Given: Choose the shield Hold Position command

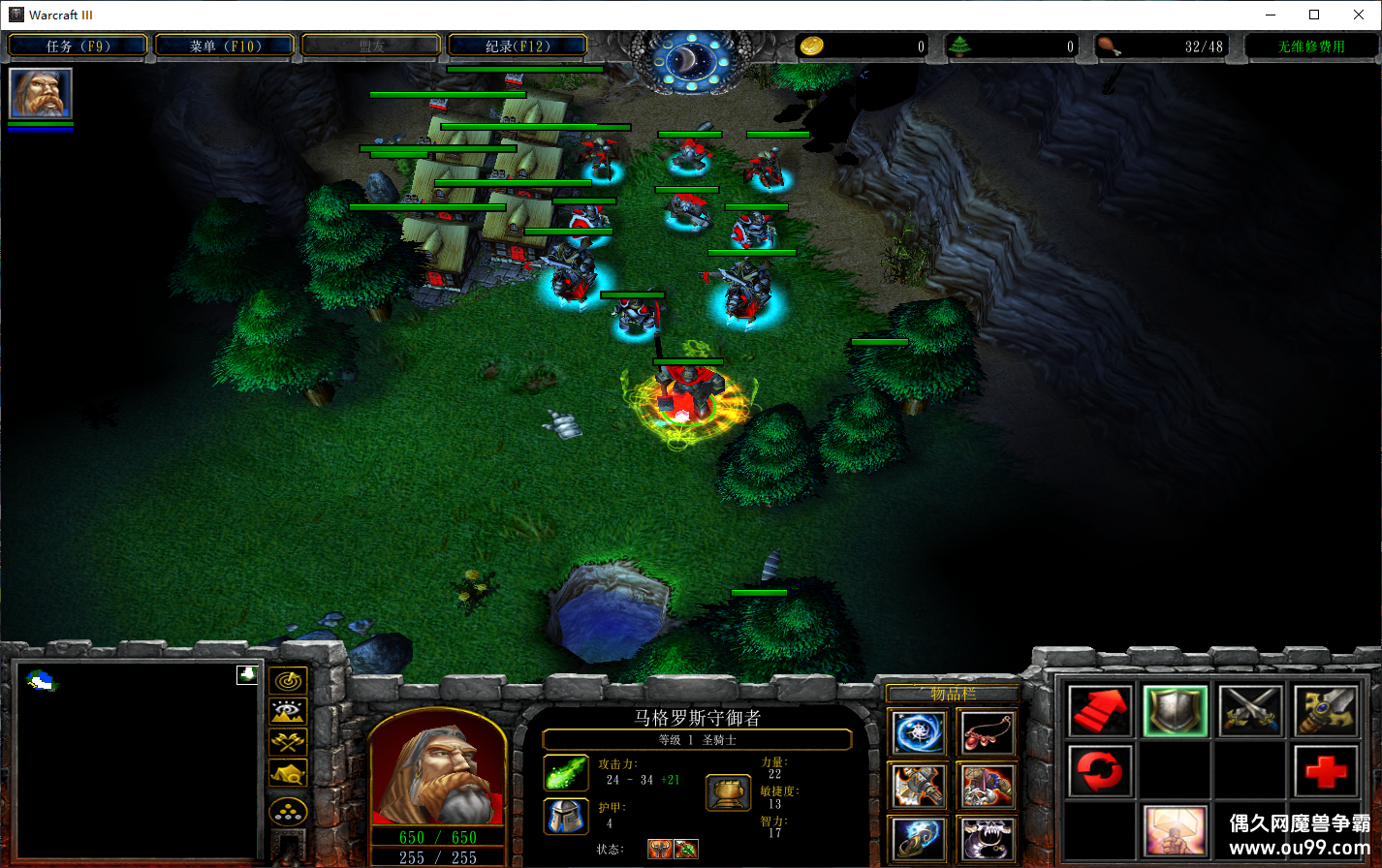Looking at the screenshot, I should tap(1175, 712).
